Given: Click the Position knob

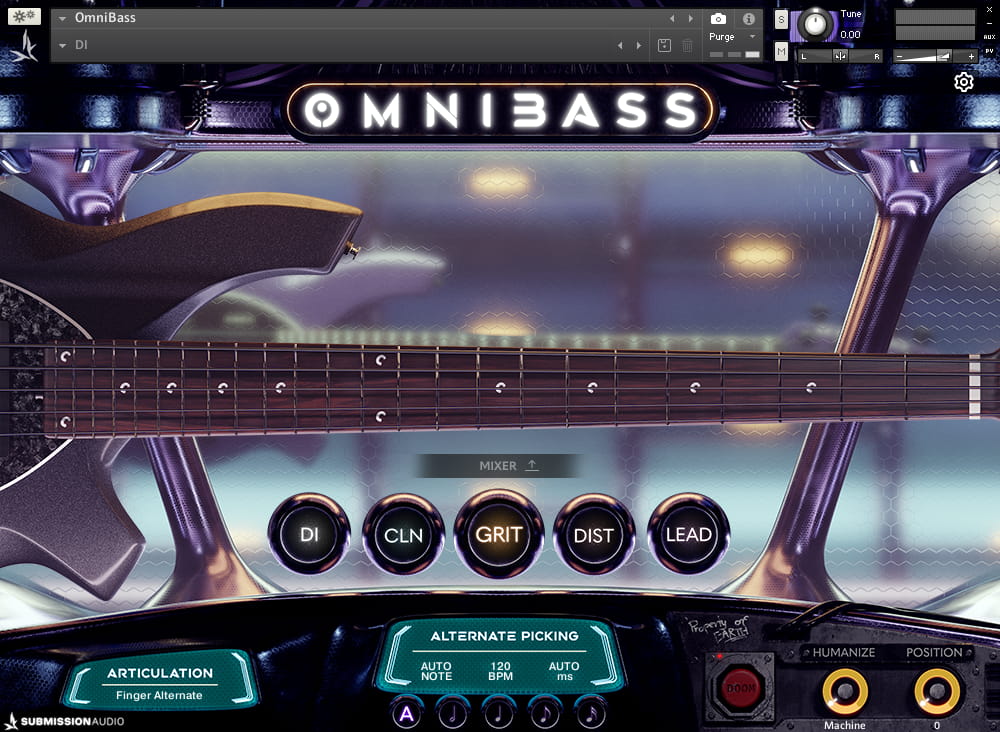Looking at the screenshot, I should (936, 690).
